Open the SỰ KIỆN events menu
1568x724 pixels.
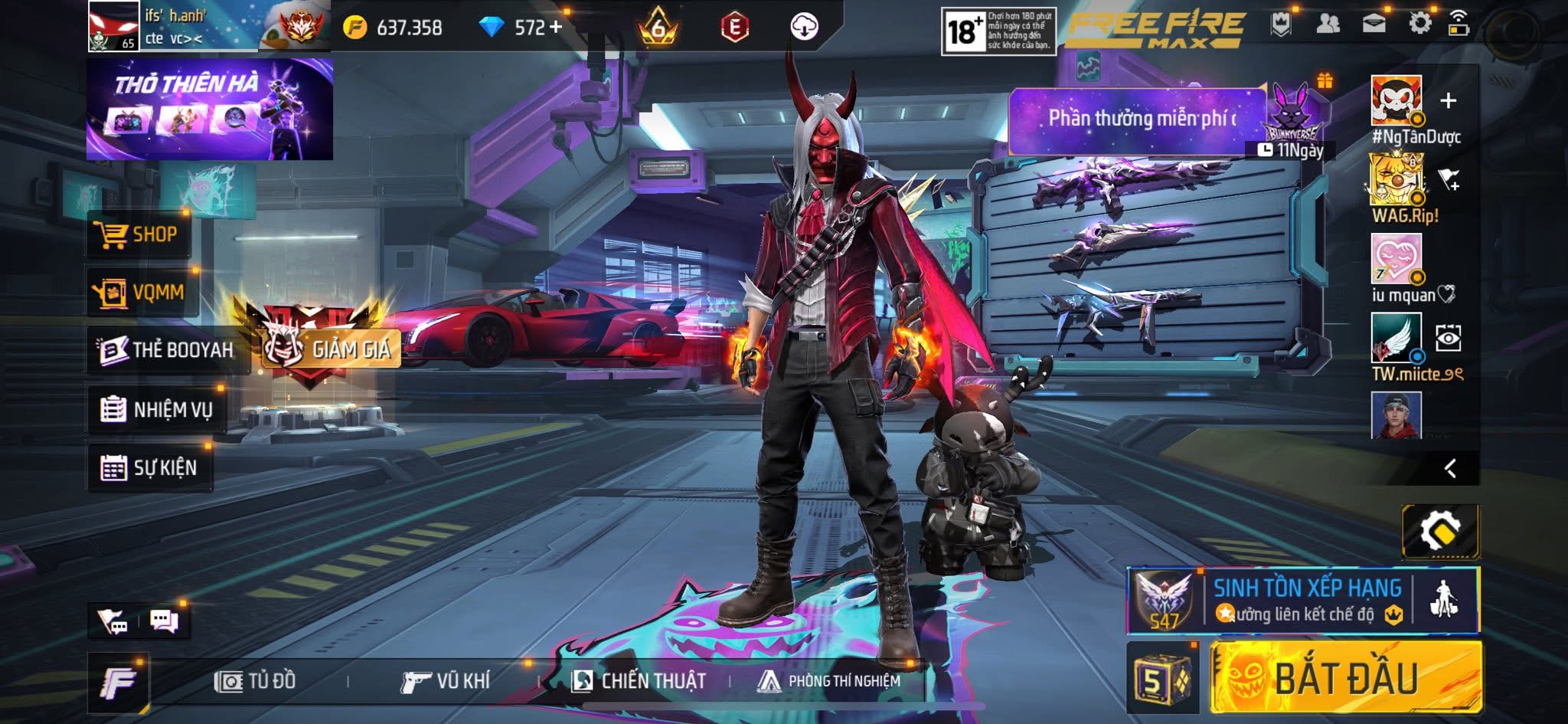pyautogui.click(x=150, y=467)
